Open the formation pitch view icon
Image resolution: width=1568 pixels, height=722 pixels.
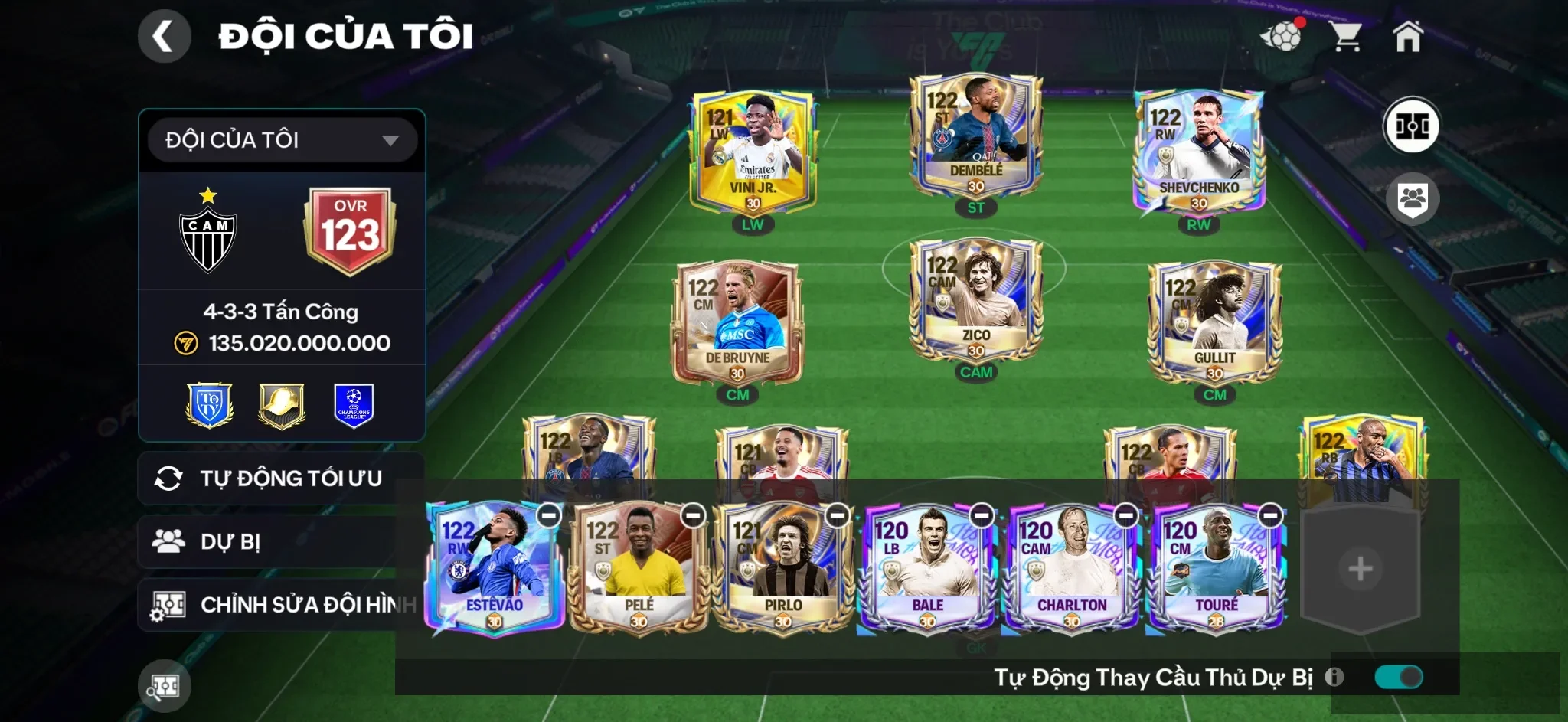click(1411, 126)
